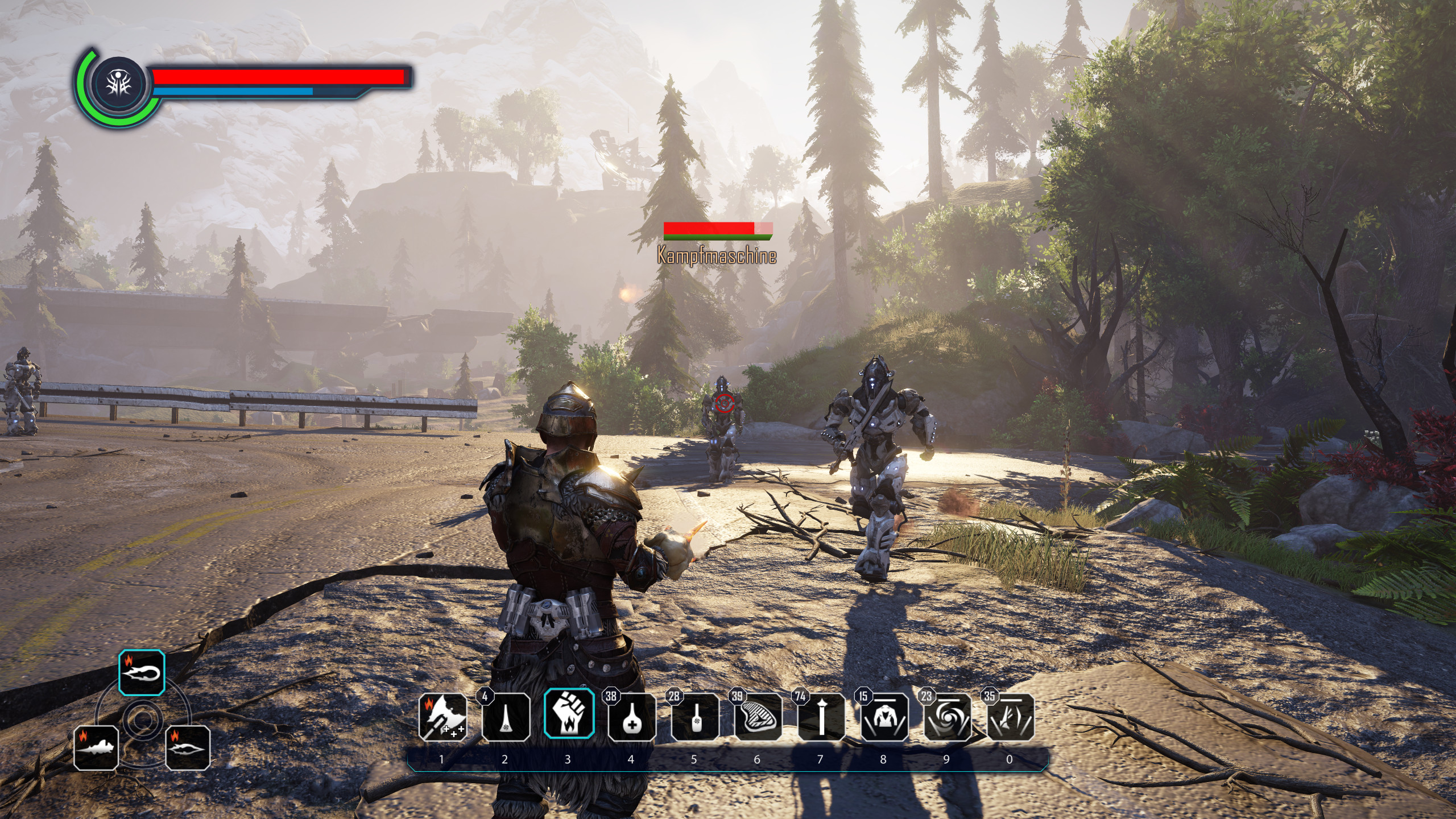Select the flaming axe in hotbar slot 1

point(442,717)
